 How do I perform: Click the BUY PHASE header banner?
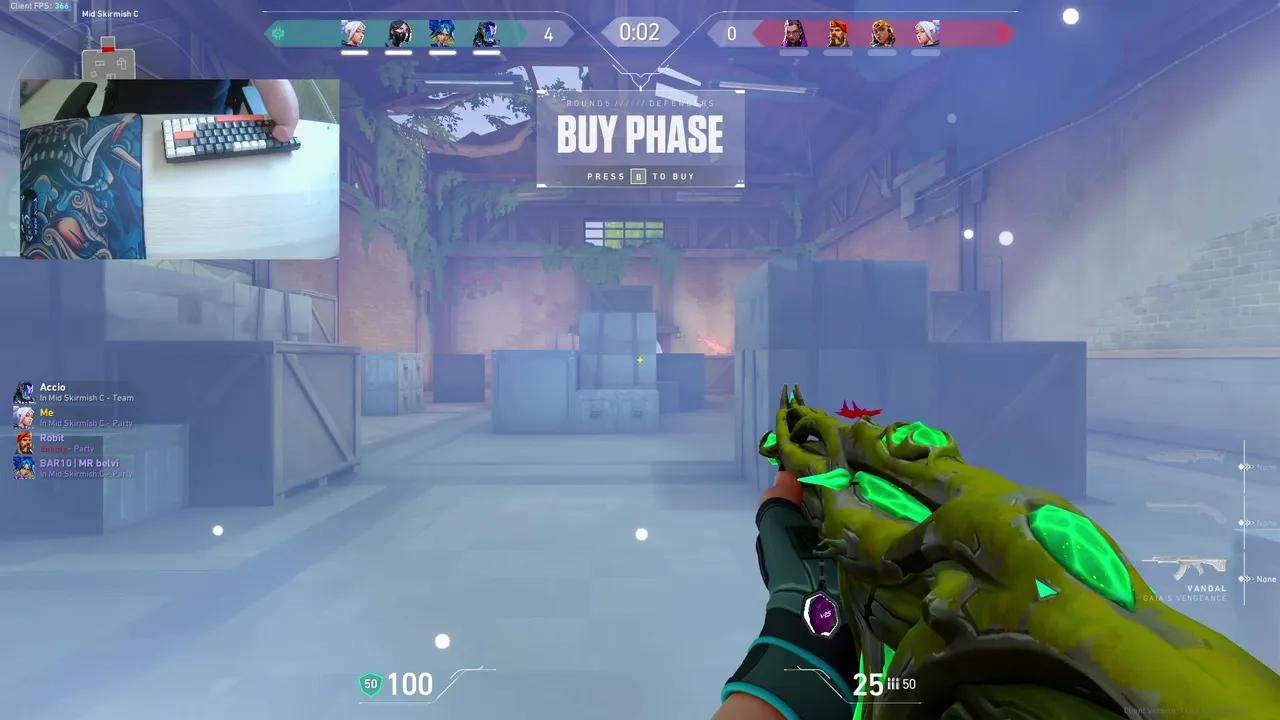point(640,134)
